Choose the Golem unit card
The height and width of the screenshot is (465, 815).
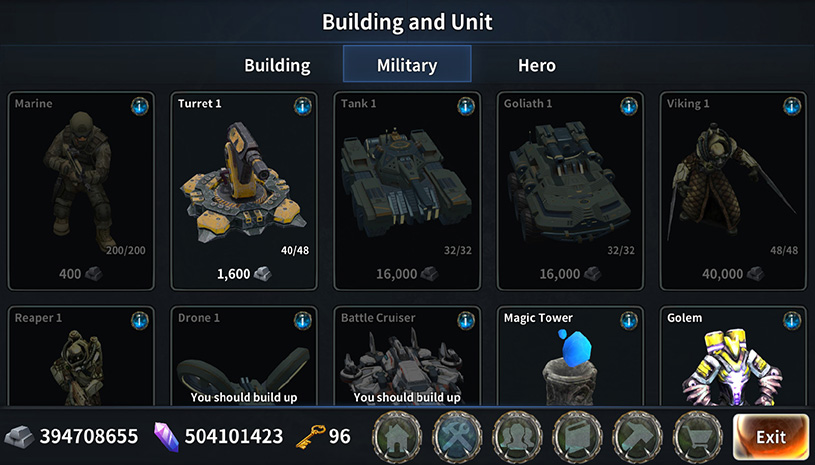tap(733, 358)
